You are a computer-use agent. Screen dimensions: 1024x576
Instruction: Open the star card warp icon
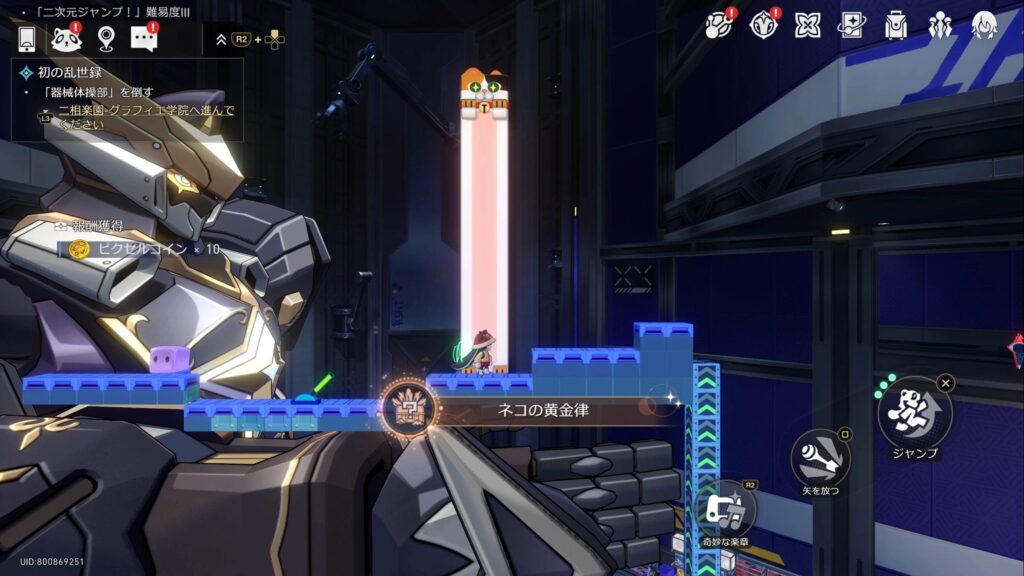851,25
